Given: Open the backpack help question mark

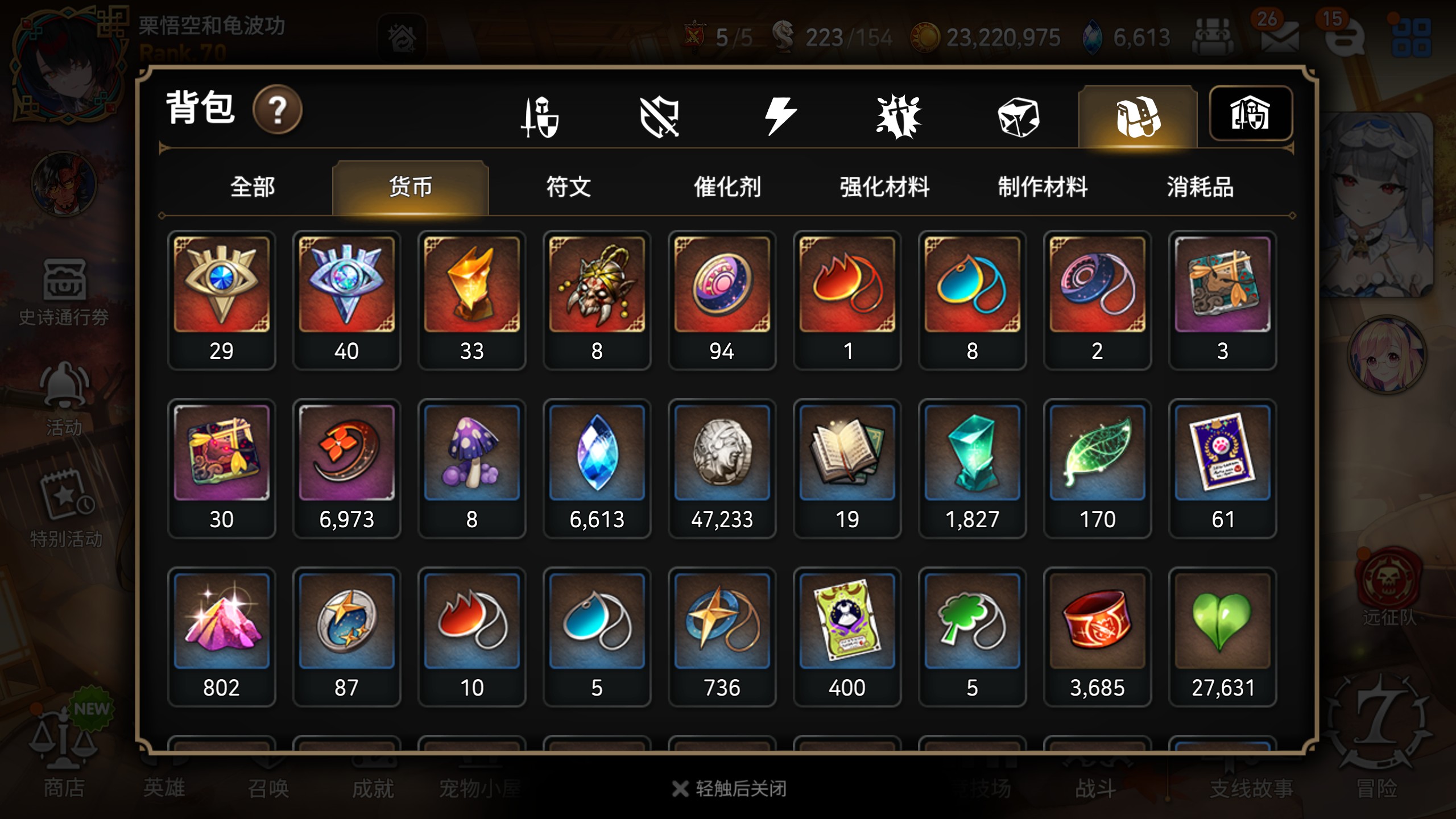Looking at the screenshot, I should point(278,109).
